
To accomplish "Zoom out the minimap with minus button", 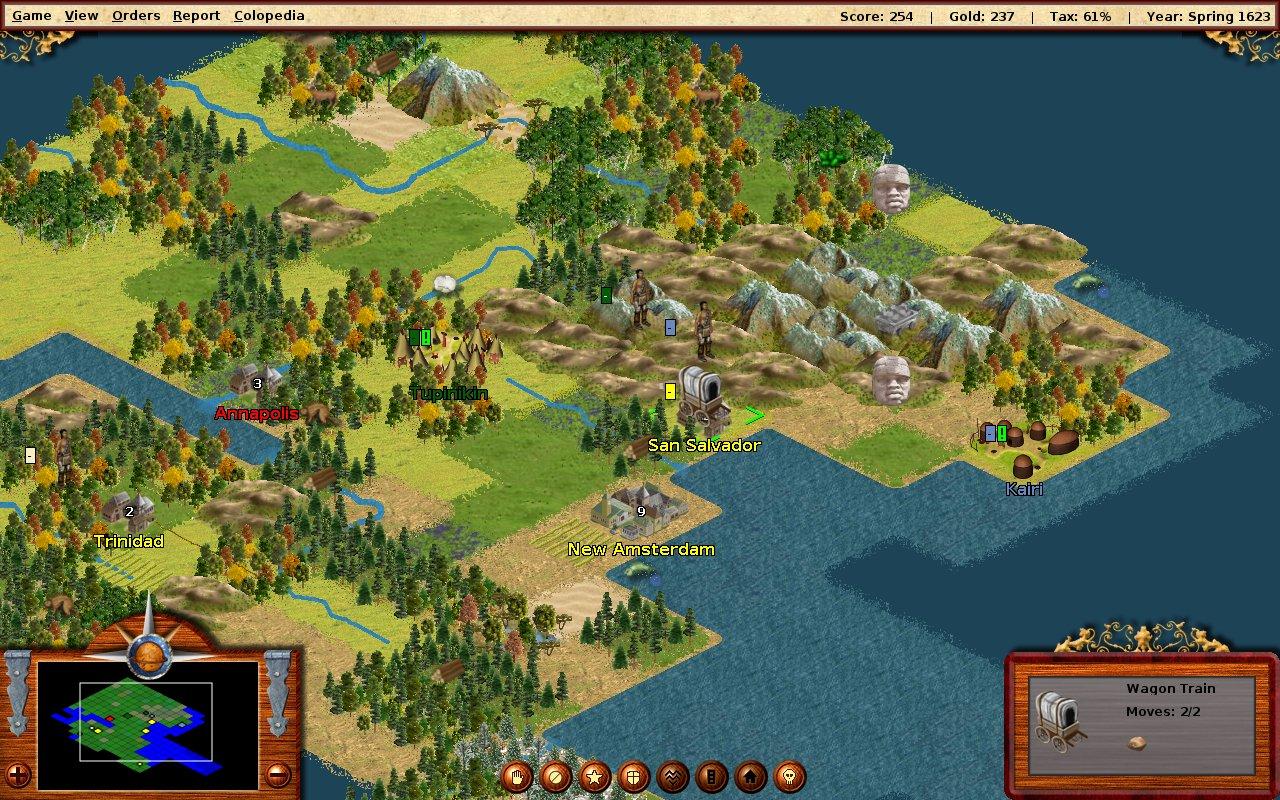I will [279, 774].
